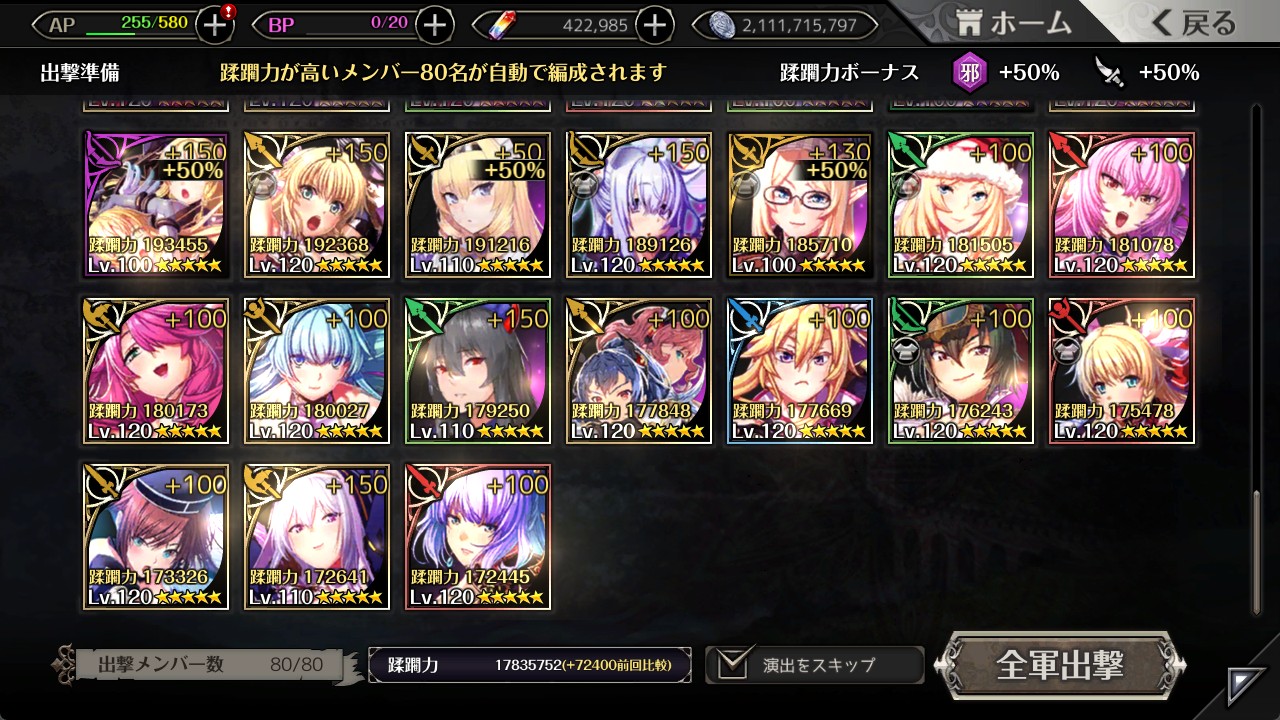Select the unit card with 蹂躙力 175478
1280x720 pixels.
click(1122, 371)
